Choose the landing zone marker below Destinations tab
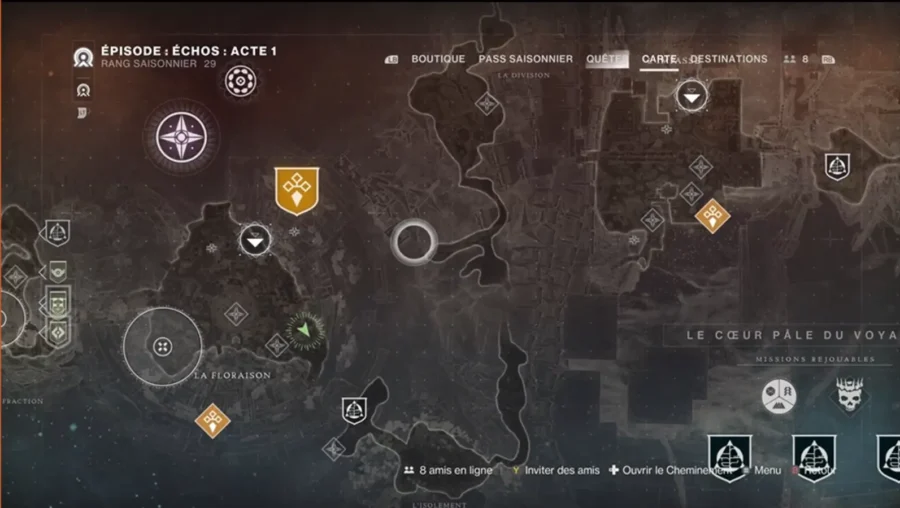Screen dimensions: 900x508 pos(691,96)
